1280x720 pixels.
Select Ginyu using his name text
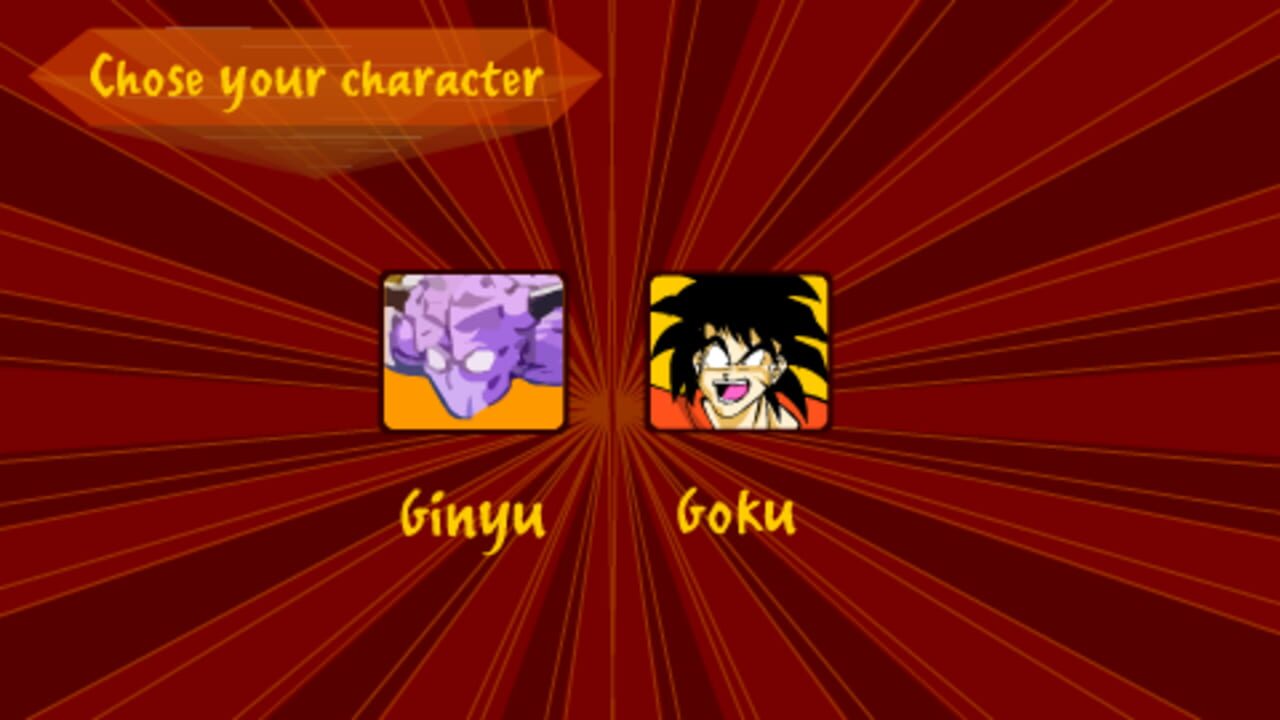(x=470, y=513)
